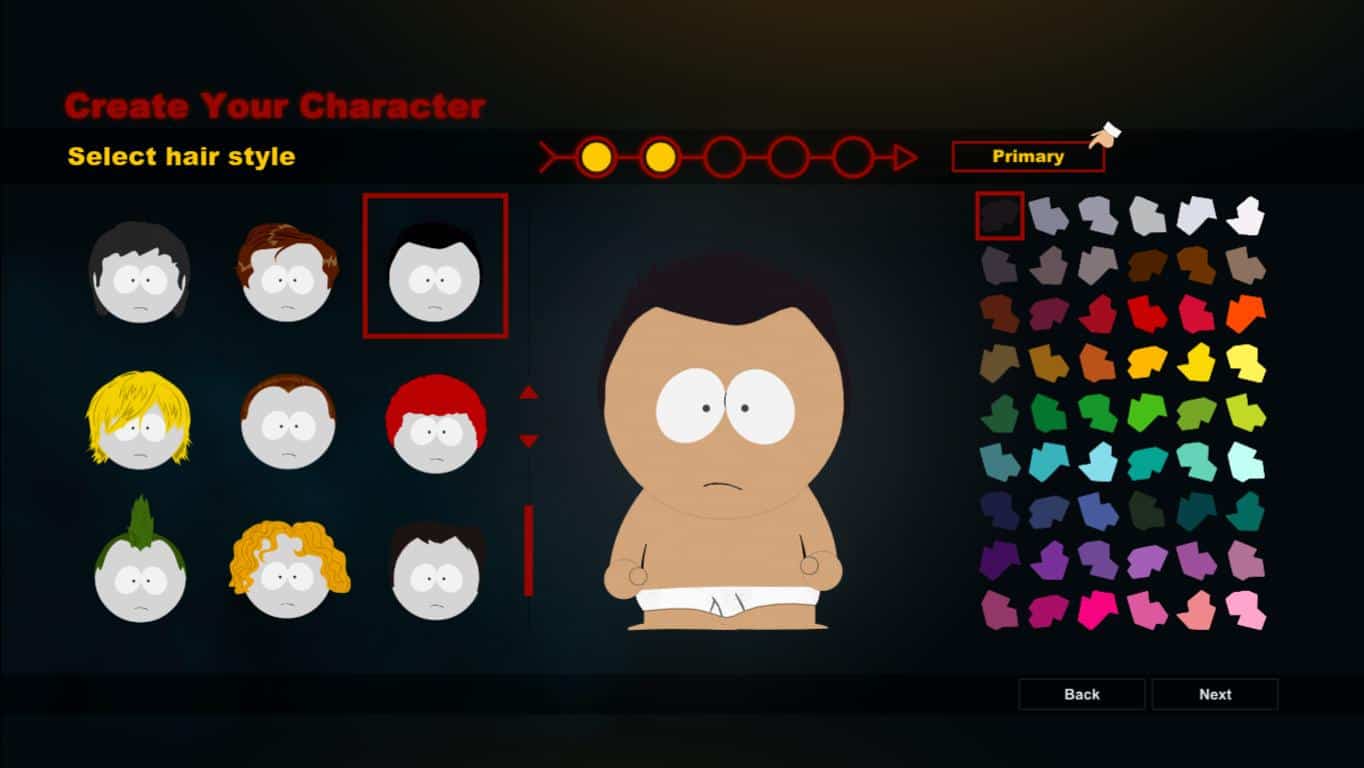
Task: Open the Primary color selector
Action: pyautogui.click(x=1028, y=156)
